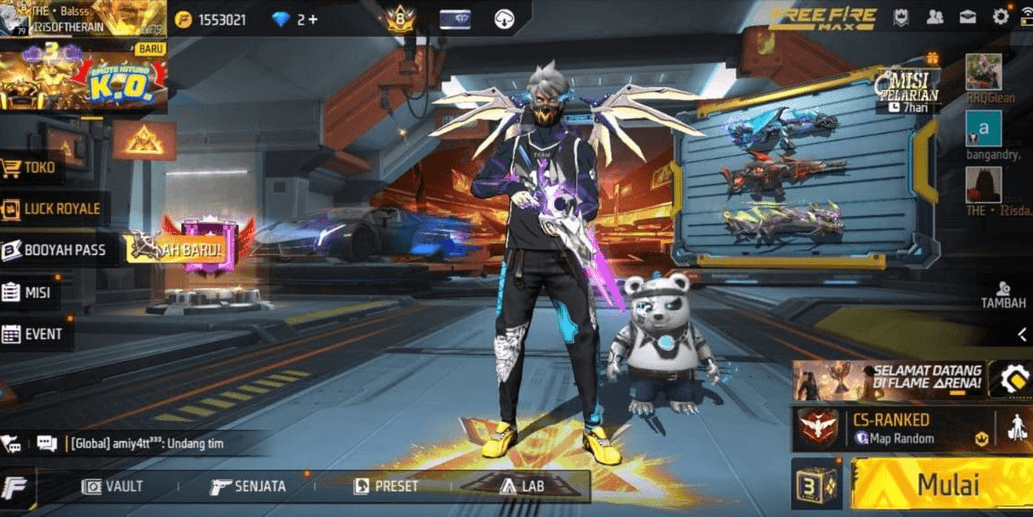Start the match with the Mulai button
The width and height of the screenshot is (1033, 517).
coord(940,485)
